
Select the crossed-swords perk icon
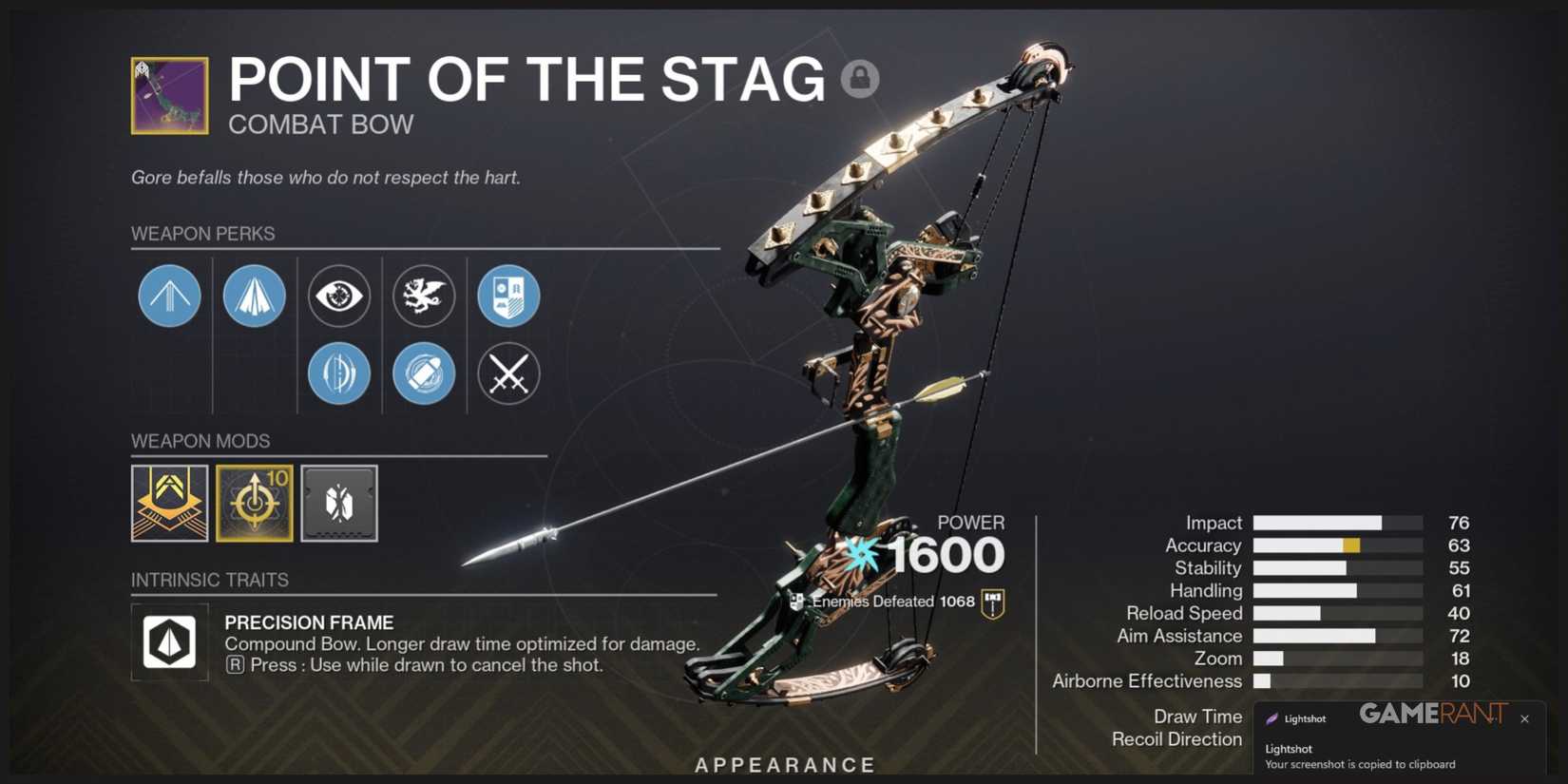(508, 373)
